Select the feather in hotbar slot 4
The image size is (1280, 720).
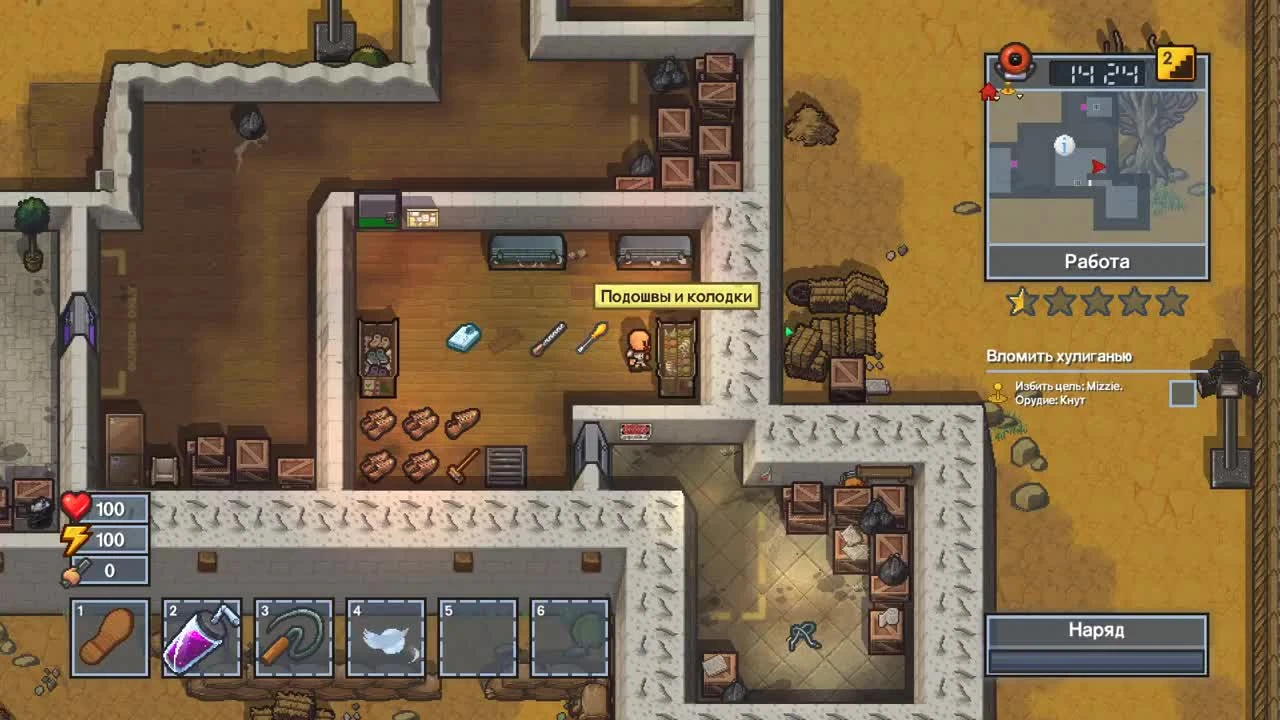point(387,635)
